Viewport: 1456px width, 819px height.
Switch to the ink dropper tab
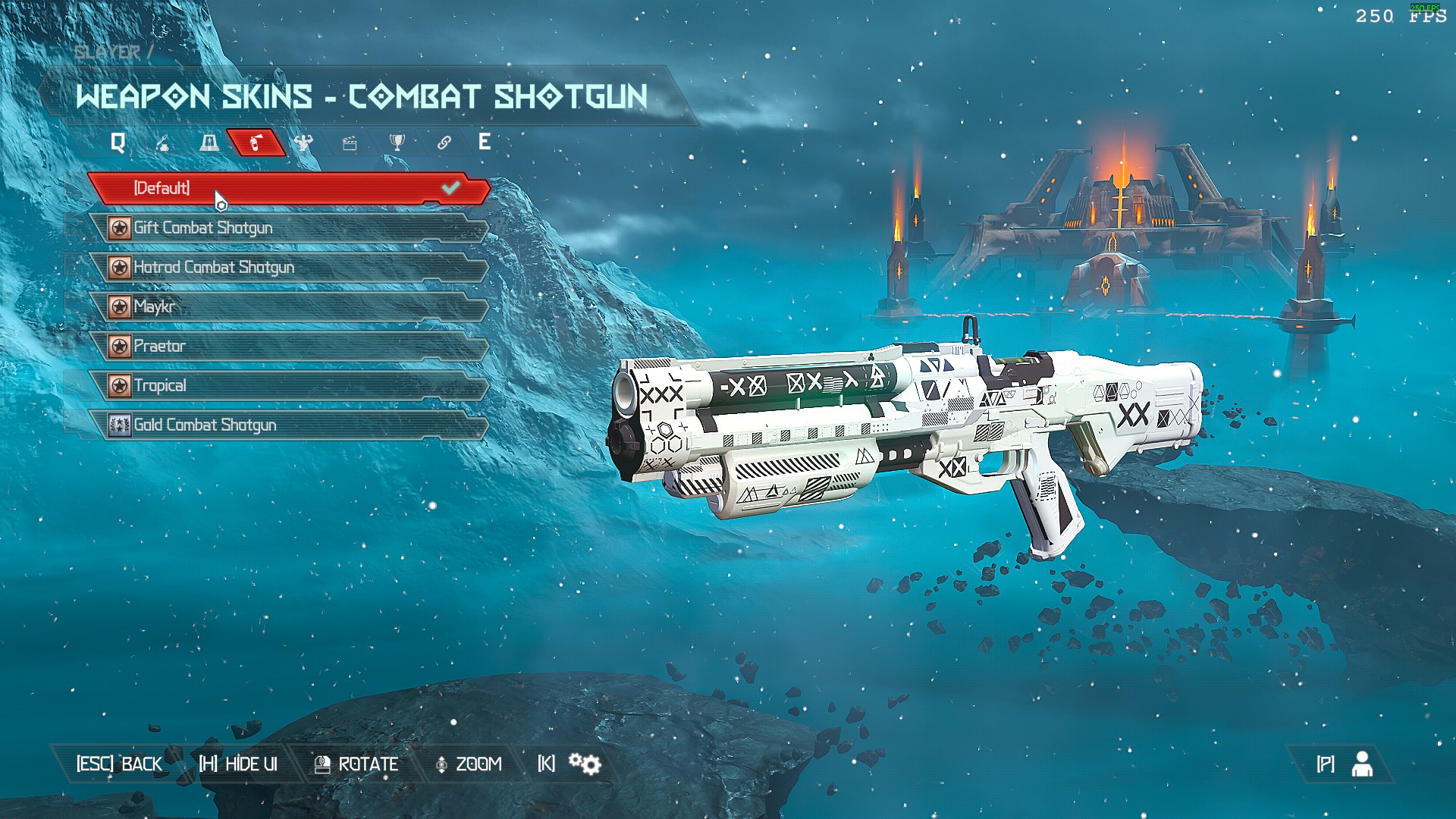click(162, 143)
